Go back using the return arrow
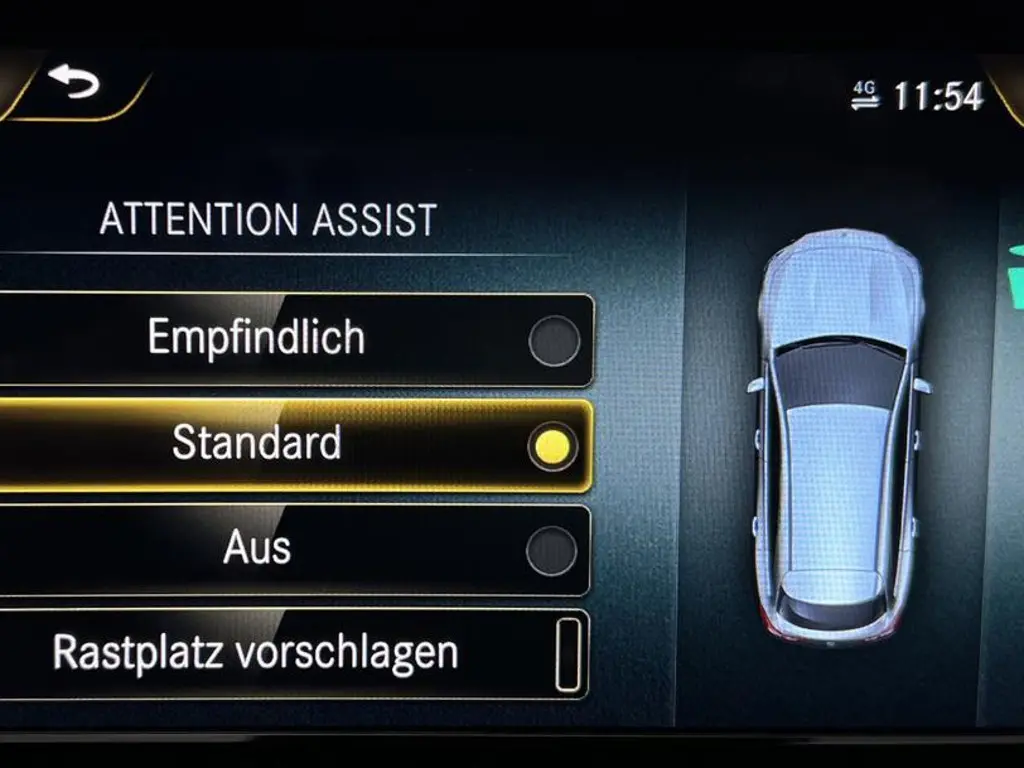1024x768 pixels. click(74, 83)
